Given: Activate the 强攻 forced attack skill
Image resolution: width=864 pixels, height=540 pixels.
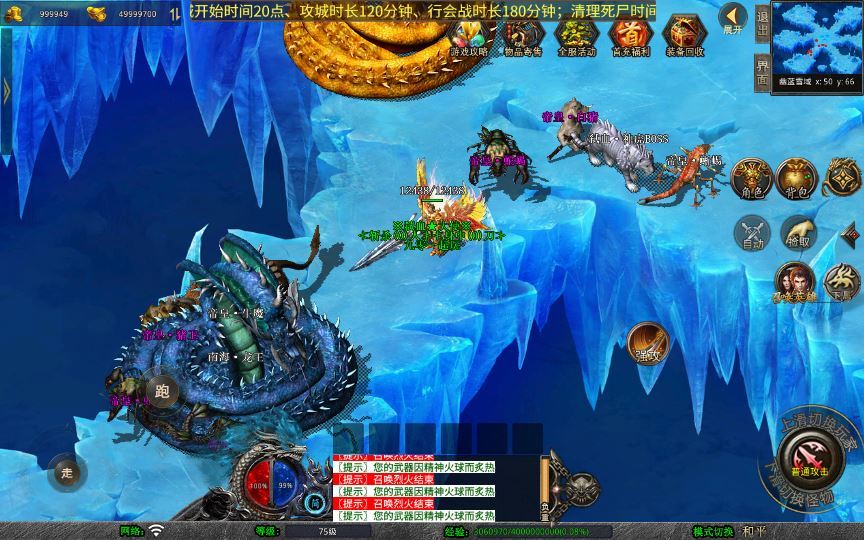Looking at the screenshot, I should (x=647, y=343).
